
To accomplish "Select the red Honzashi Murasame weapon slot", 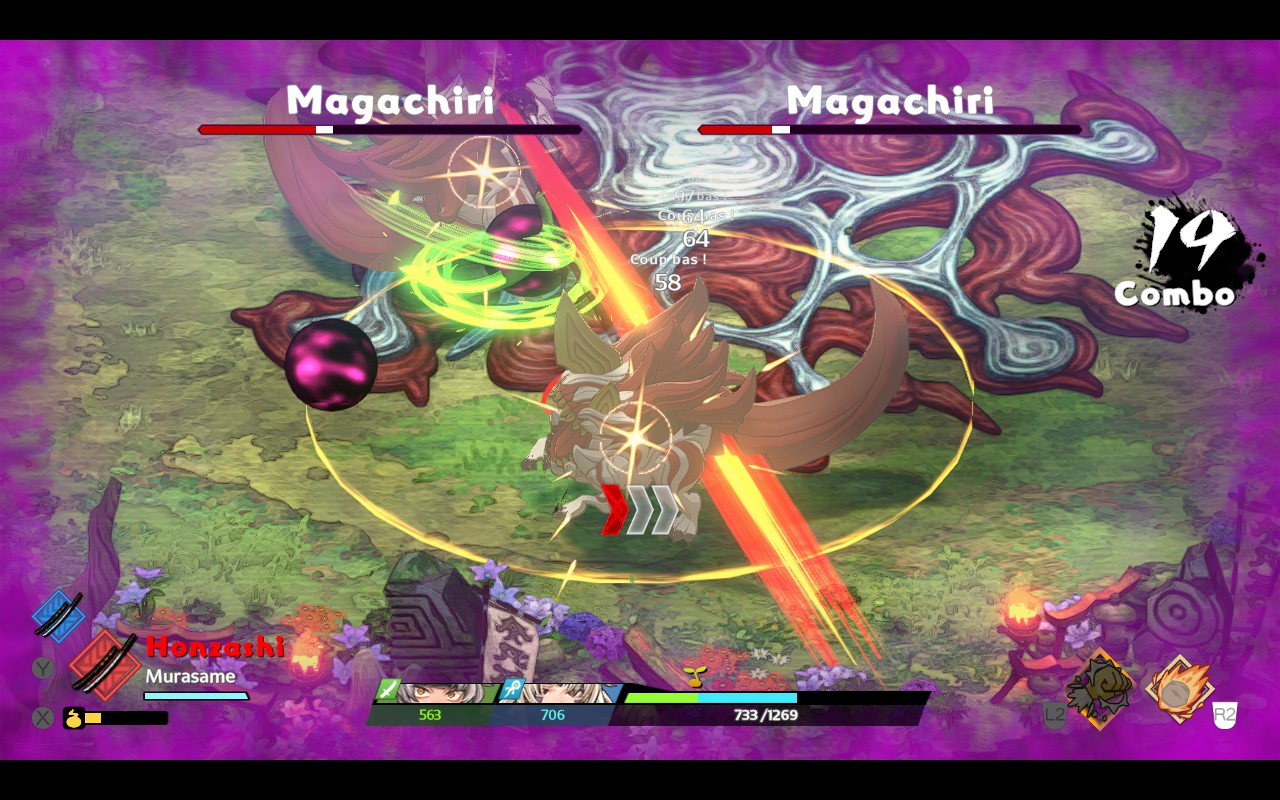I will tap(103, 664).
